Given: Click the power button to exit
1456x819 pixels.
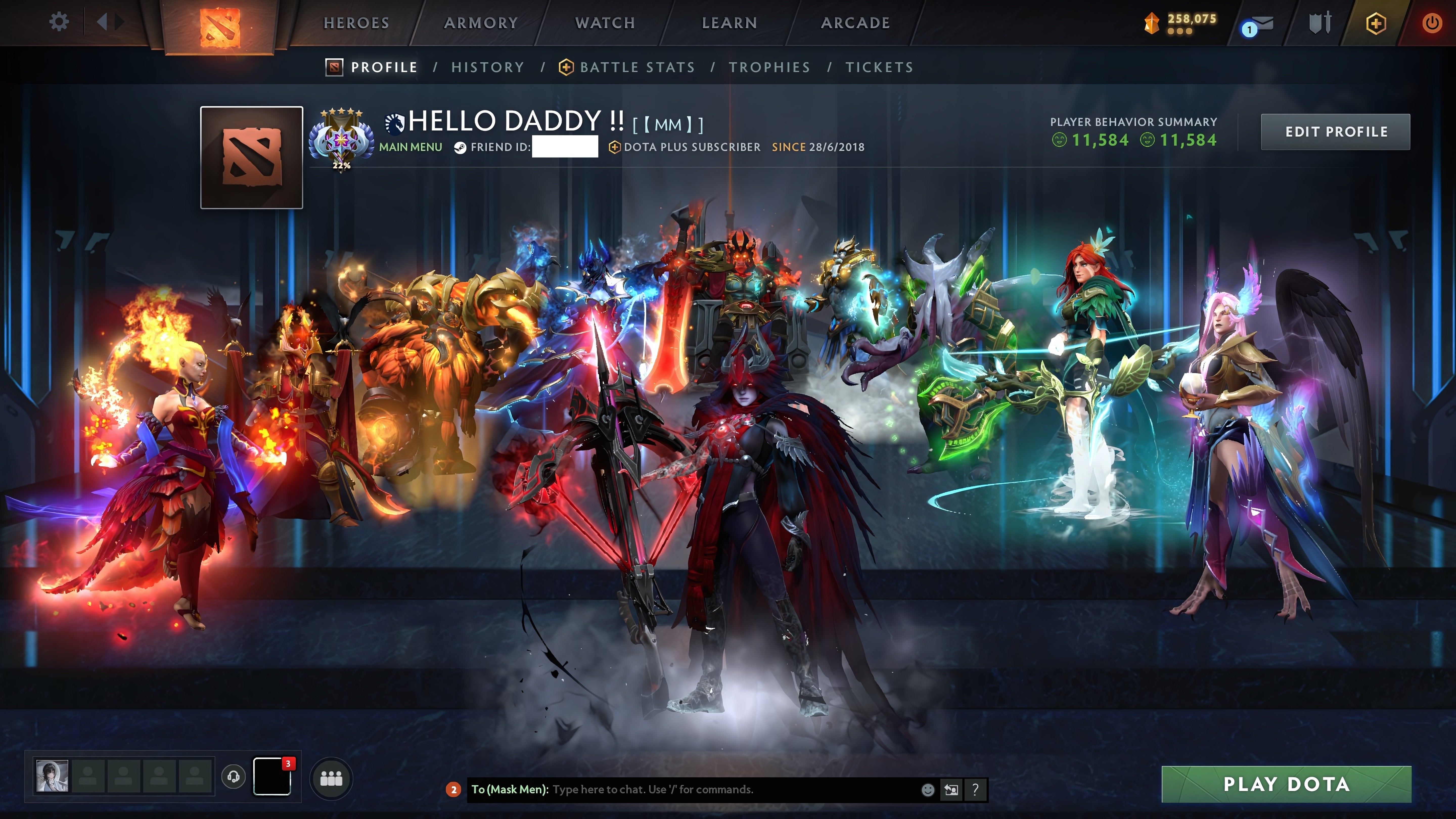Looking at the screenshot, I should pos(1434,22).
